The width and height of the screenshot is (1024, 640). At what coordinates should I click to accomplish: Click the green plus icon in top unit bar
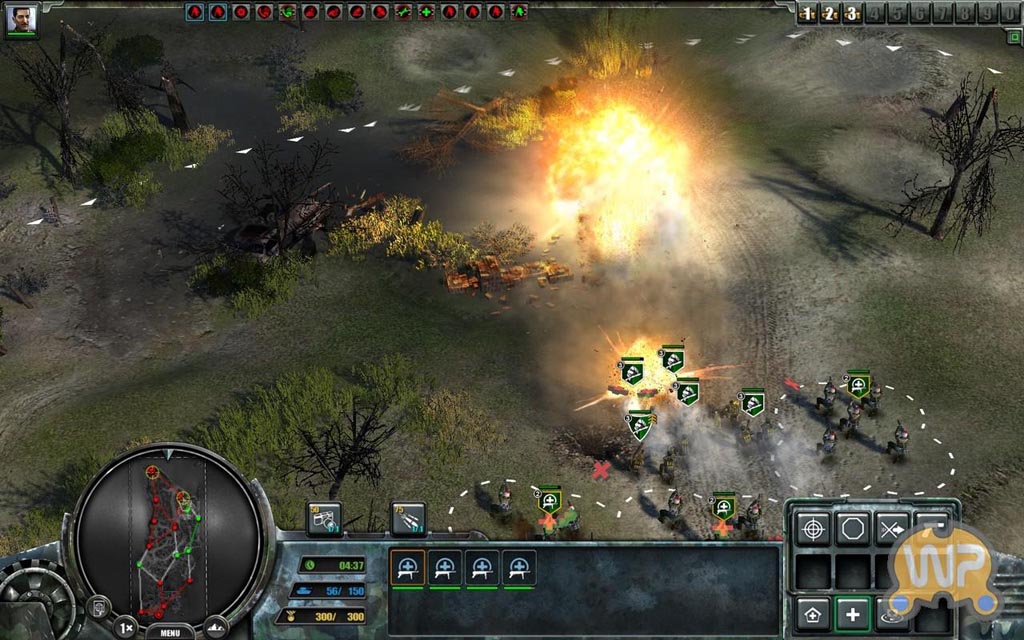tap(425, 12)
